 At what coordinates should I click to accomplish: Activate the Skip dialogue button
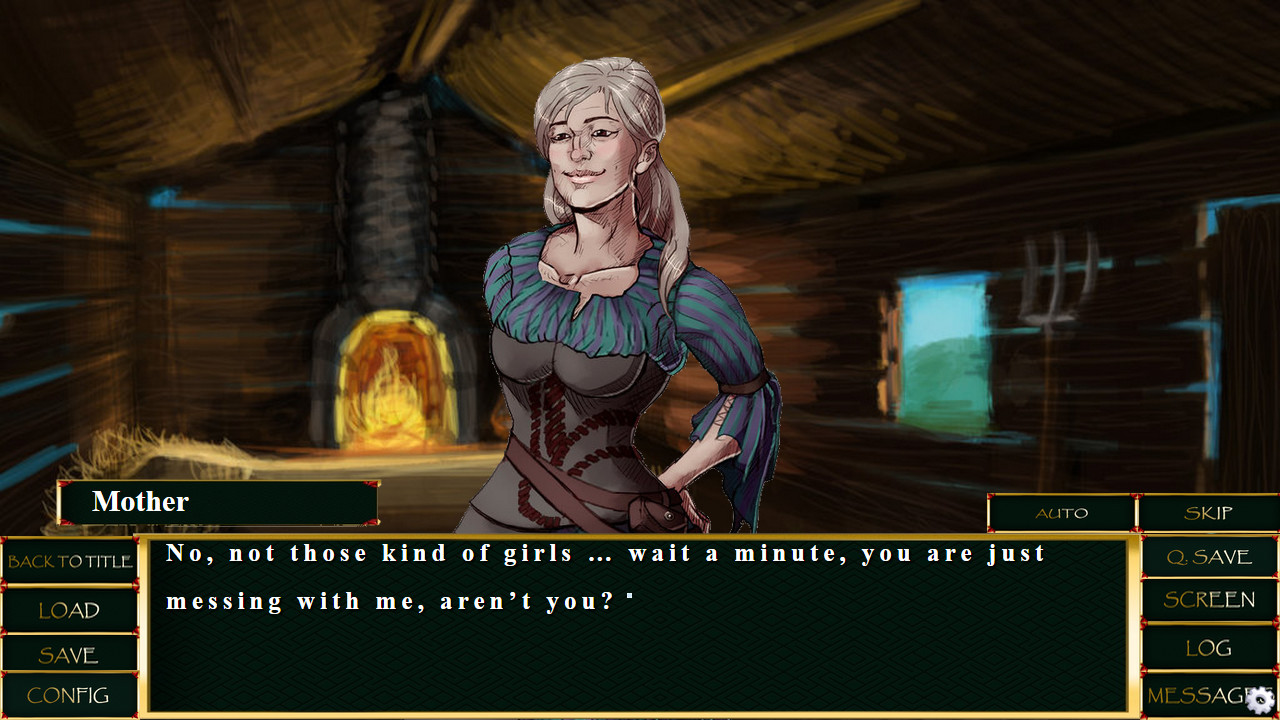[x=1208, y=513]
